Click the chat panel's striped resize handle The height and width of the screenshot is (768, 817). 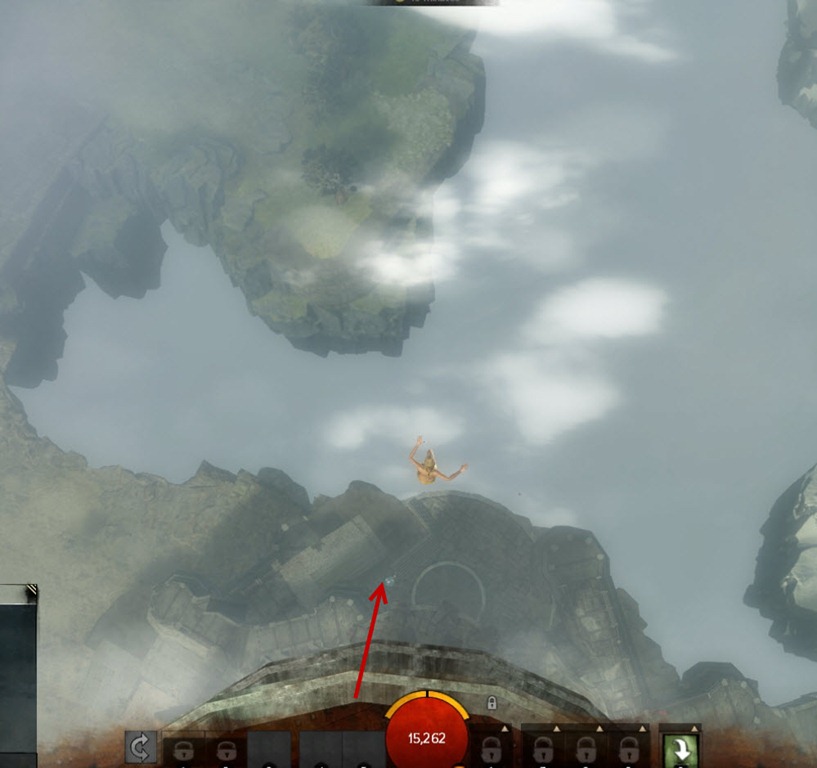(31, 591)
